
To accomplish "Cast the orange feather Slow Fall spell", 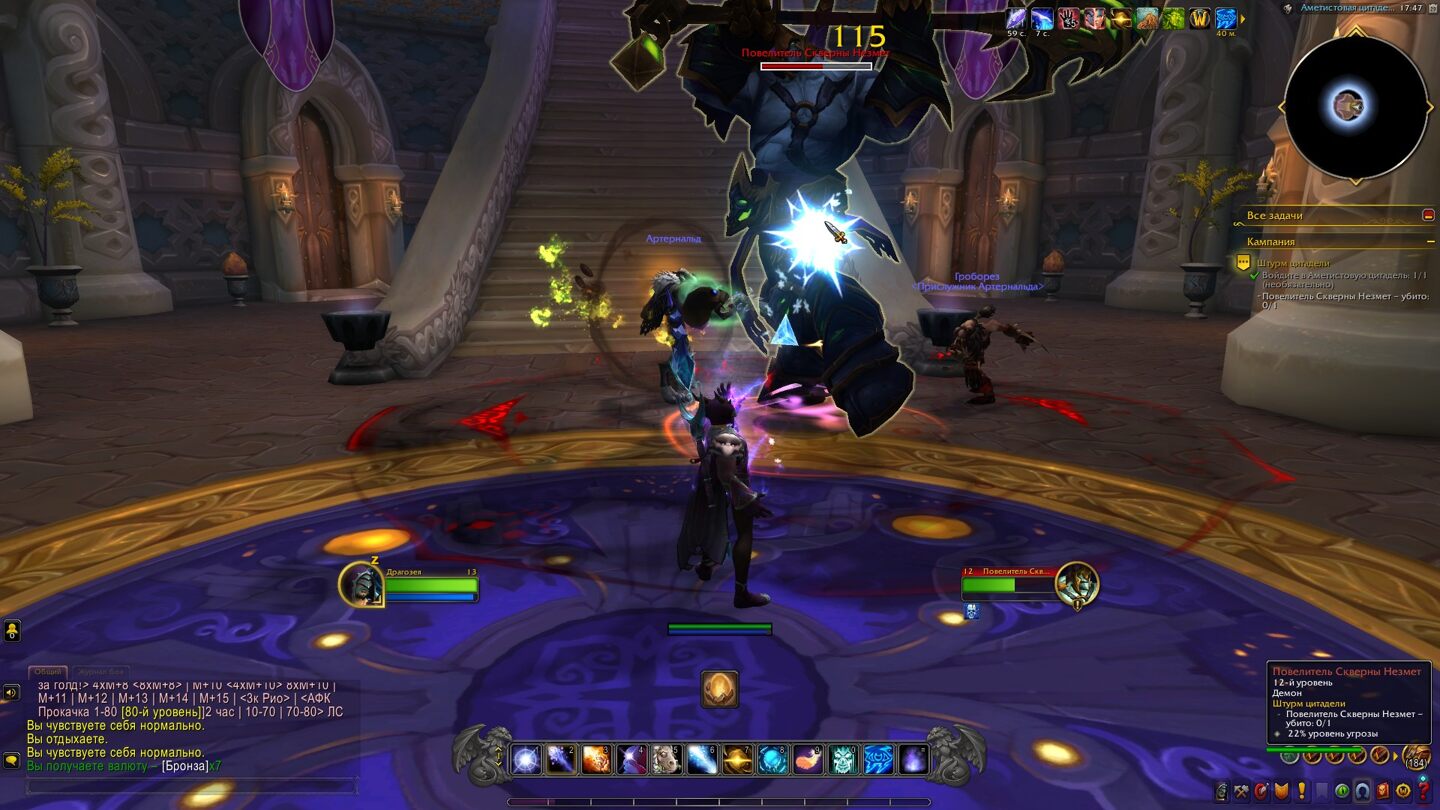I will 808,760.
